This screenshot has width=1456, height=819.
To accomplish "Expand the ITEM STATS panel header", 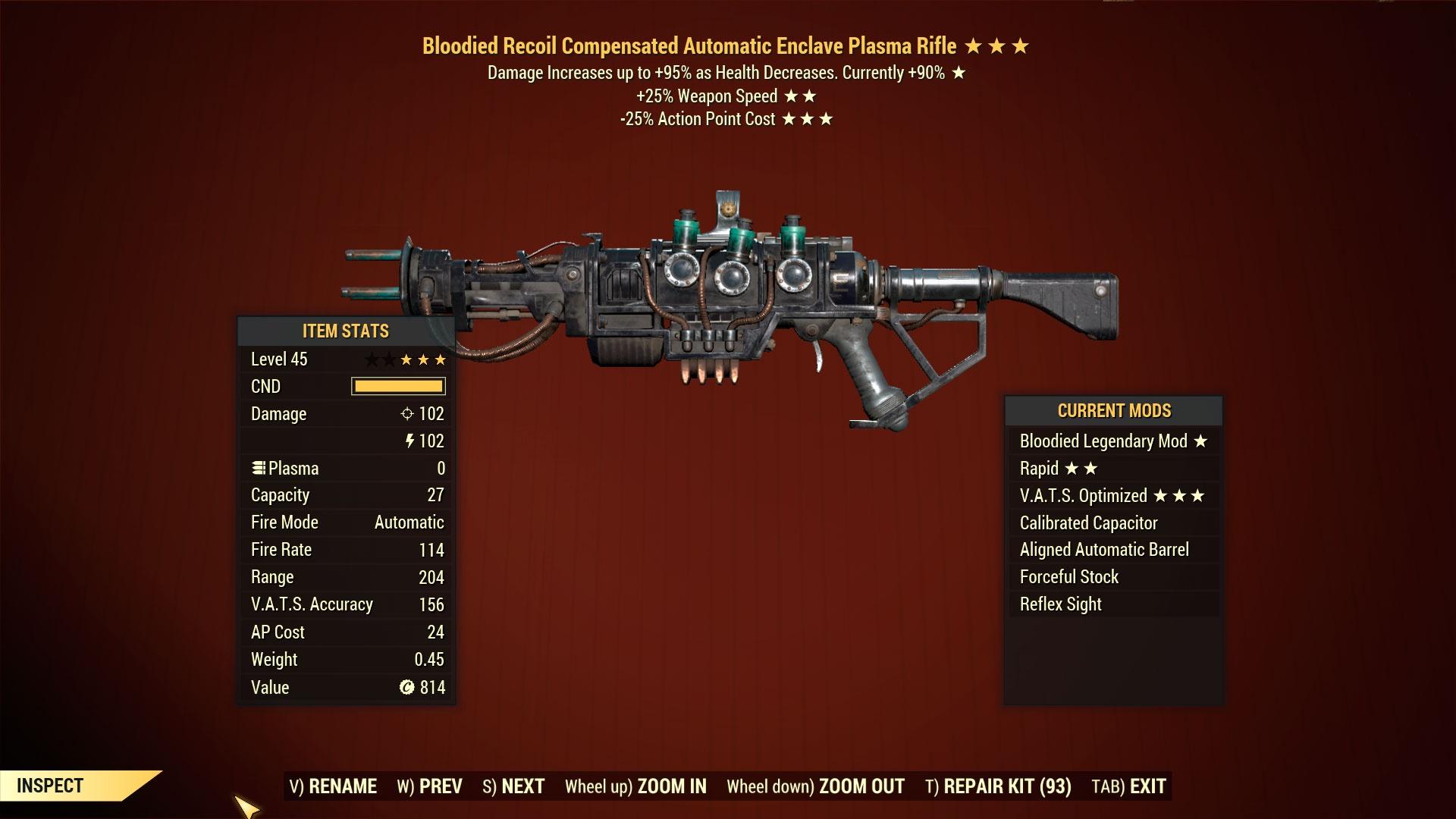I will 345,331.
